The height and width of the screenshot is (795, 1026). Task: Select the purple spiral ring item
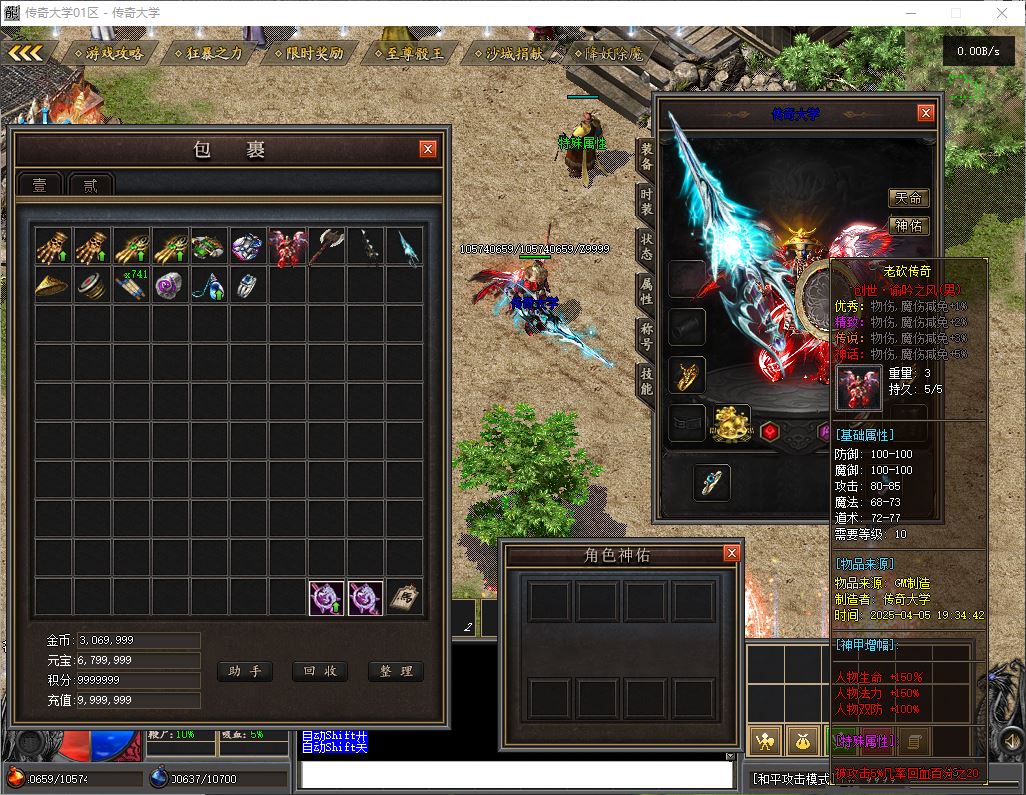pos(170,285)
